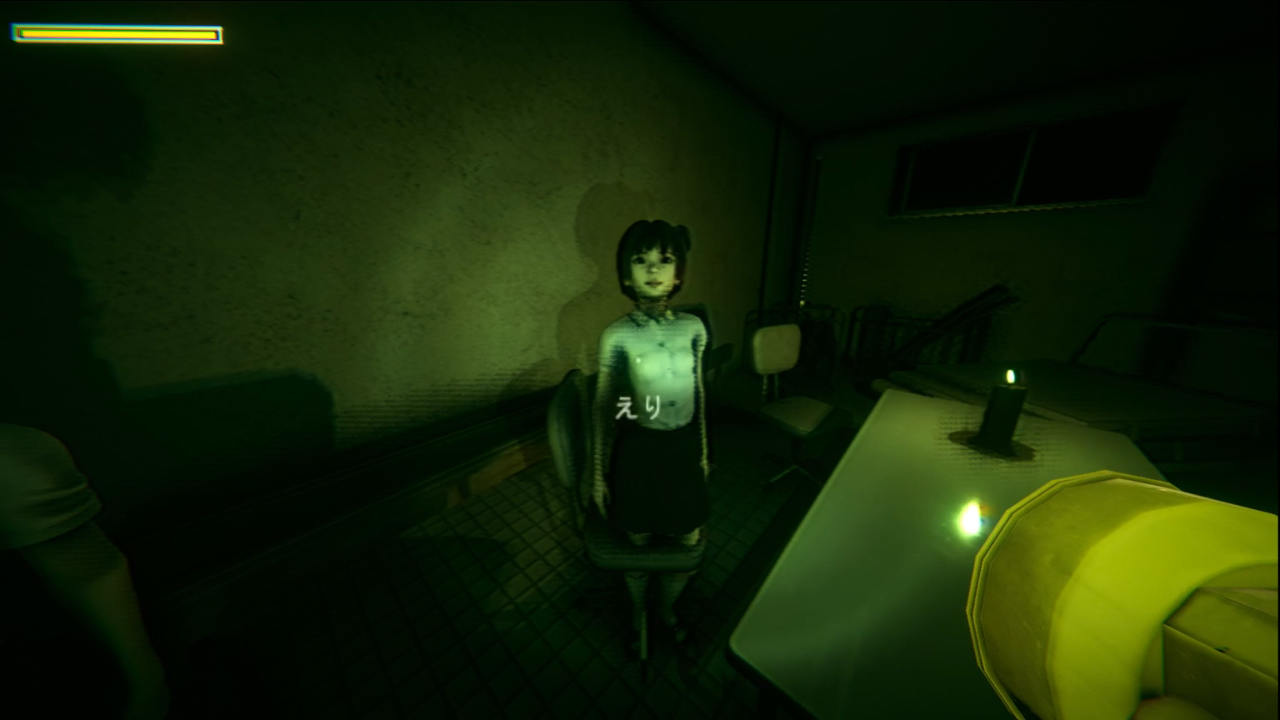This screenshot has width=1280, height=720.
Task: Select the flashlight lens glare
Action: [967, 518]
